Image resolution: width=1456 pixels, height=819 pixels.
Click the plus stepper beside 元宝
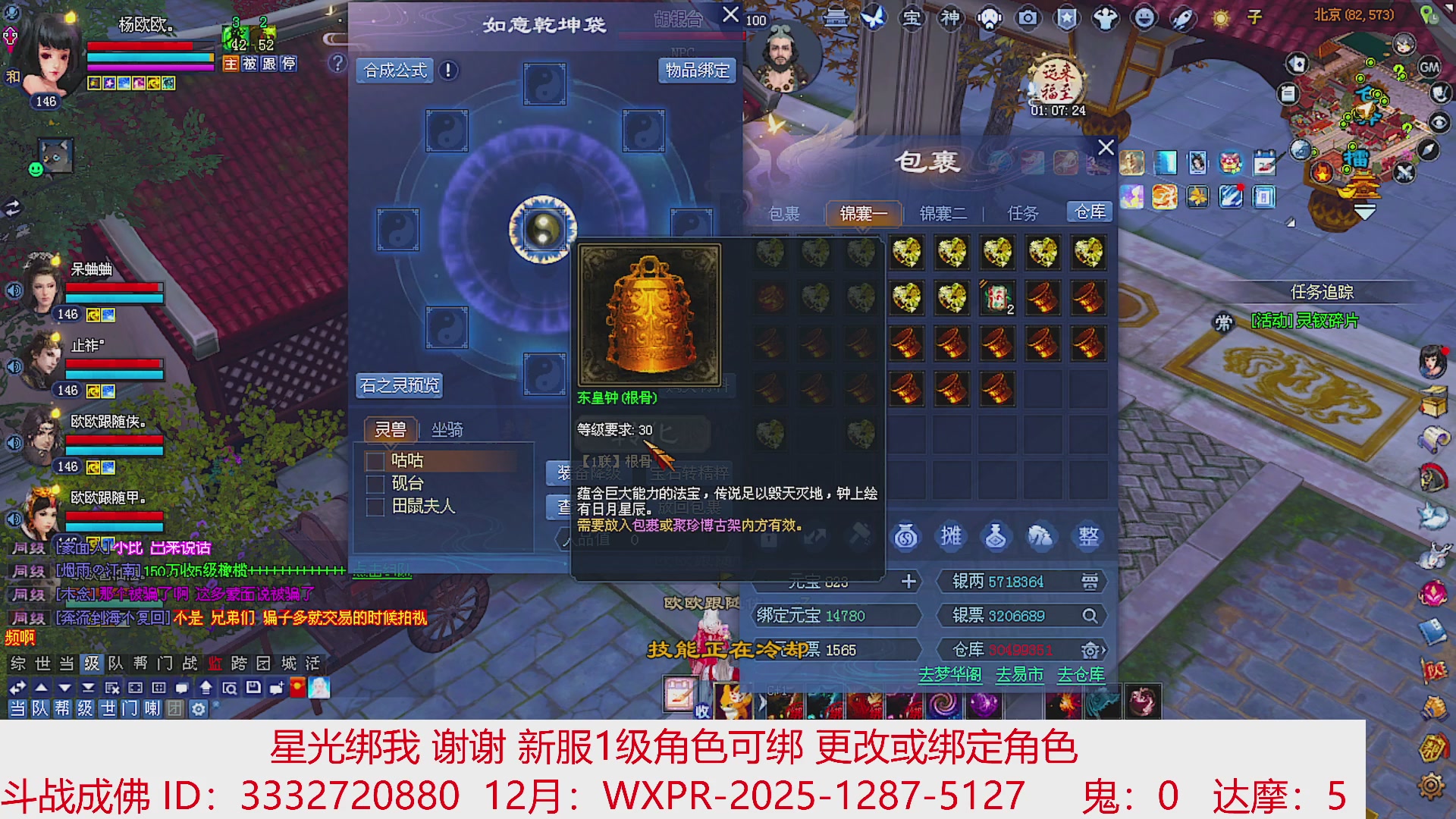tap(908, 582)
